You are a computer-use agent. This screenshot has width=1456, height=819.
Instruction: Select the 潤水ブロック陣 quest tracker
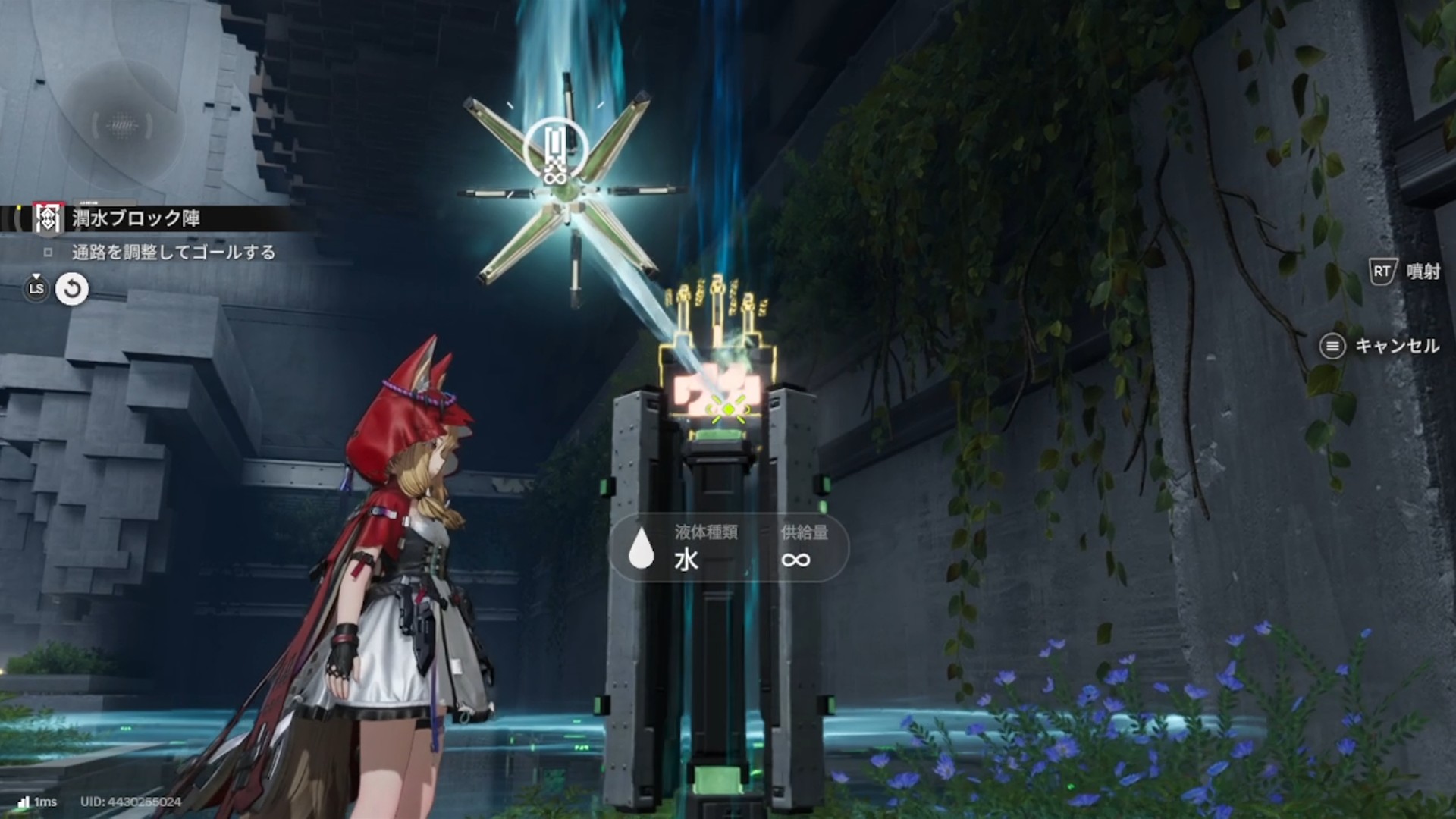coord(136,219)
